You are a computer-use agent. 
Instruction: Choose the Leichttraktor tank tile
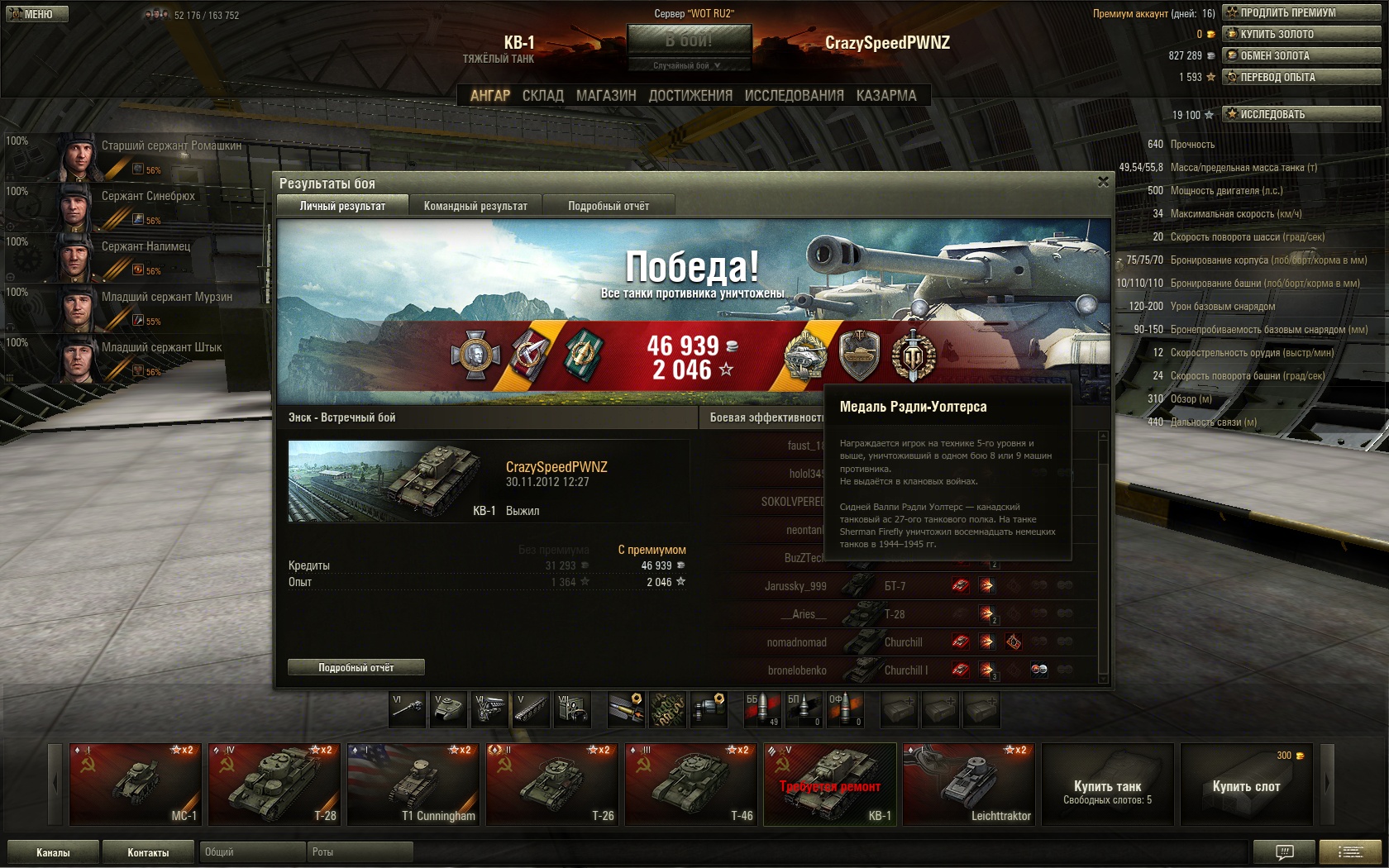pos(968,784)
